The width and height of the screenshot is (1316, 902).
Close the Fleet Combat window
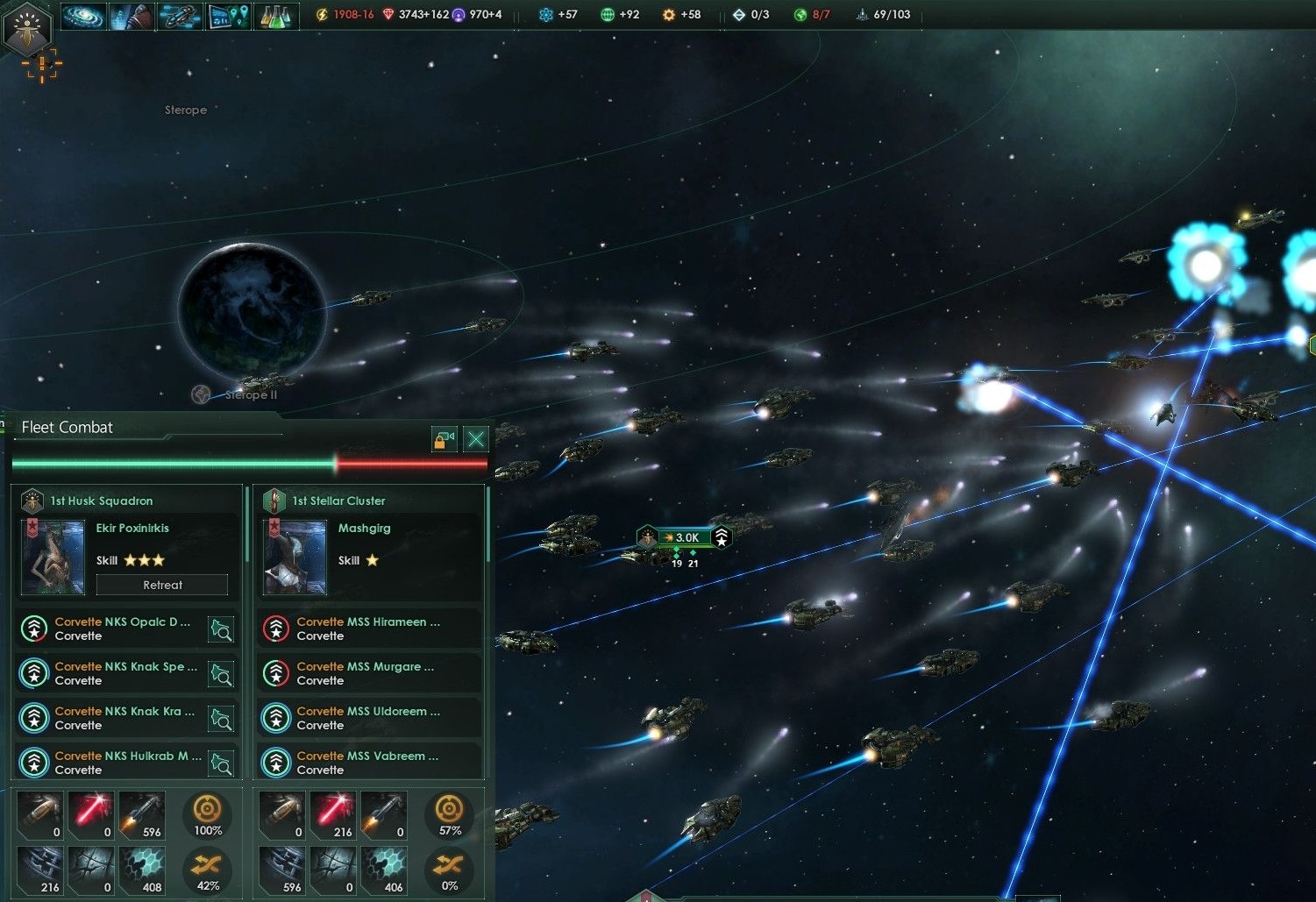pos(476,439)
